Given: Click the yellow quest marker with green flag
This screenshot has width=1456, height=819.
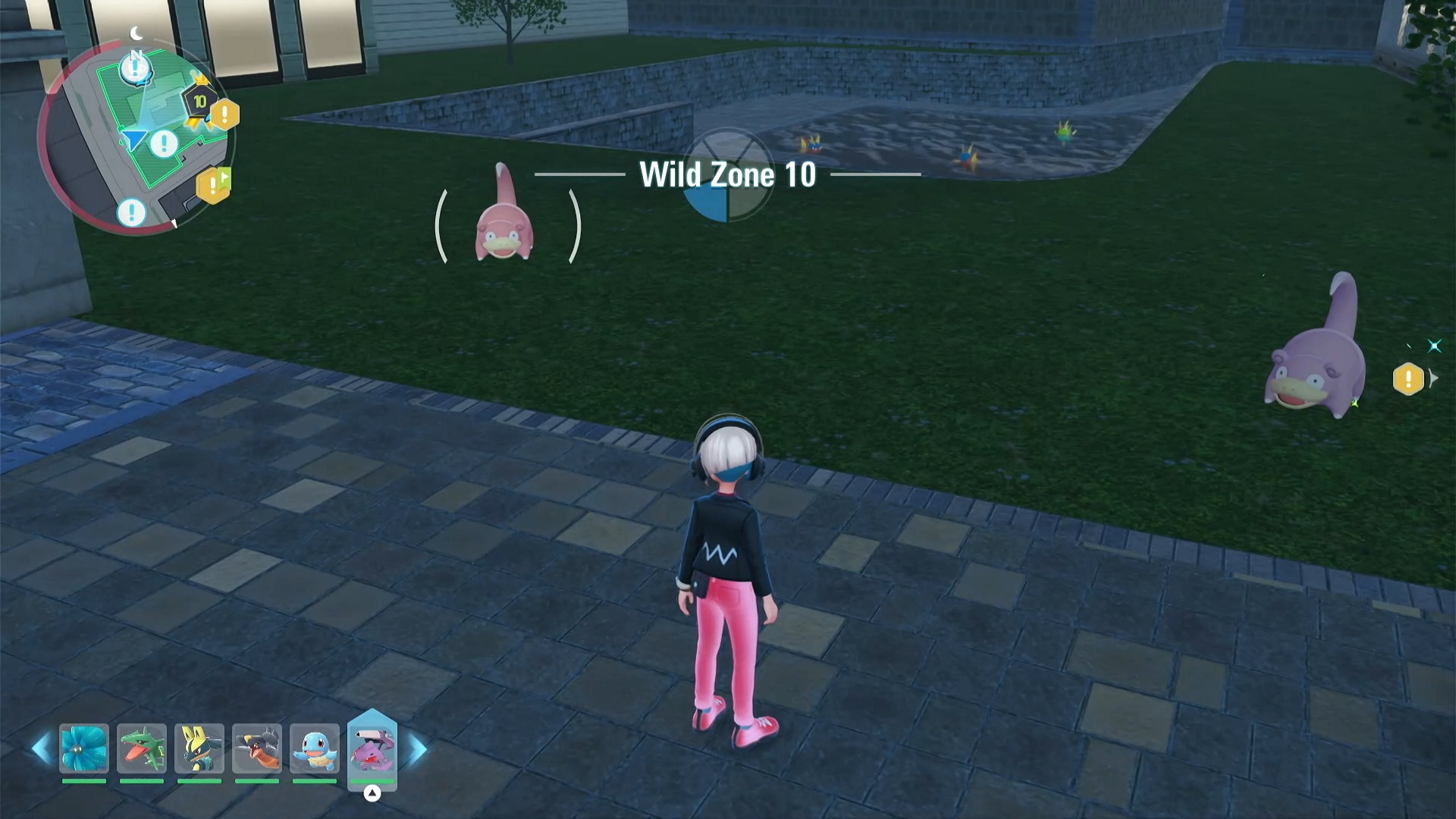Looking at the screenshot, I should tap(214, 184).
